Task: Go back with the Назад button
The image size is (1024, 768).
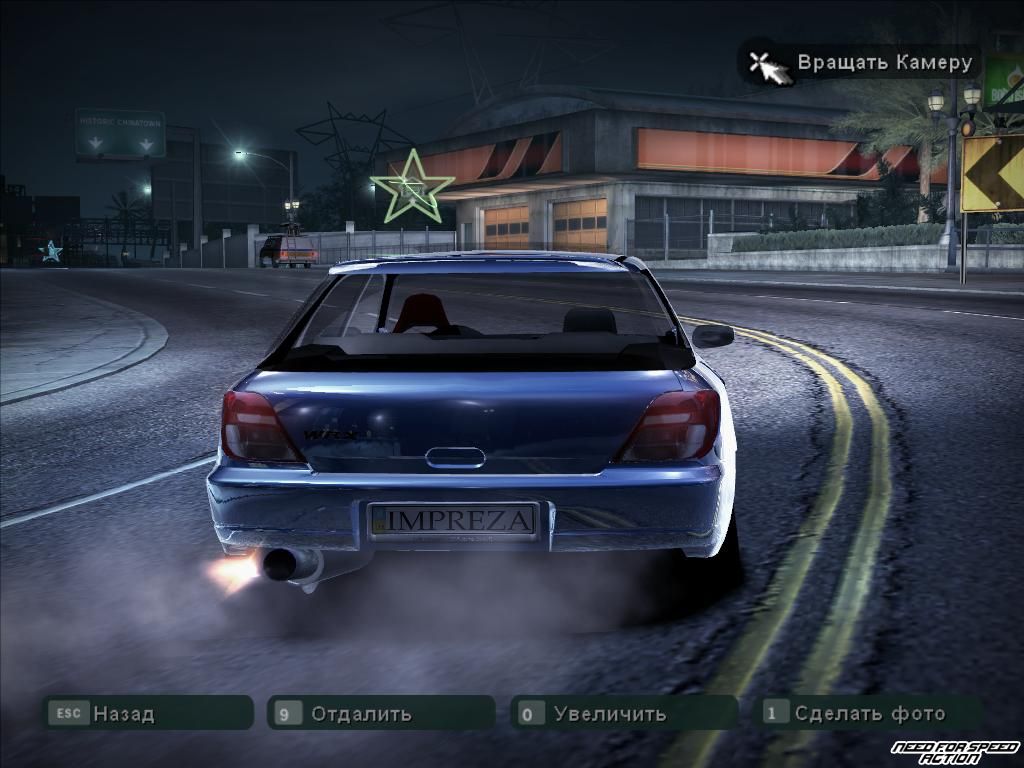Action: [x=146, y=713]
